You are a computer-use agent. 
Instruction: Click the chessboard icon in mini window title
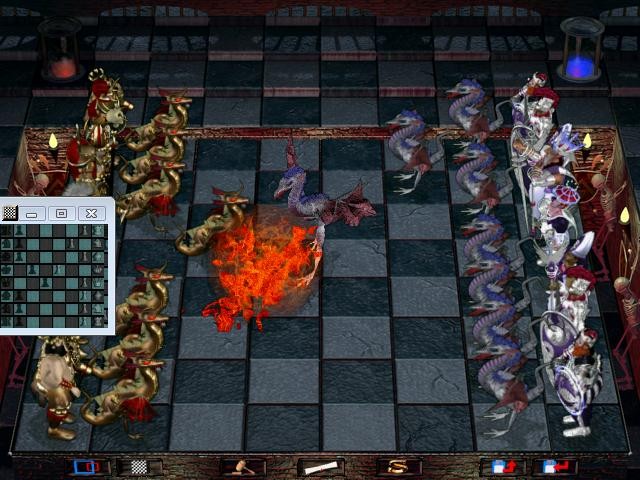click(10, 213)
